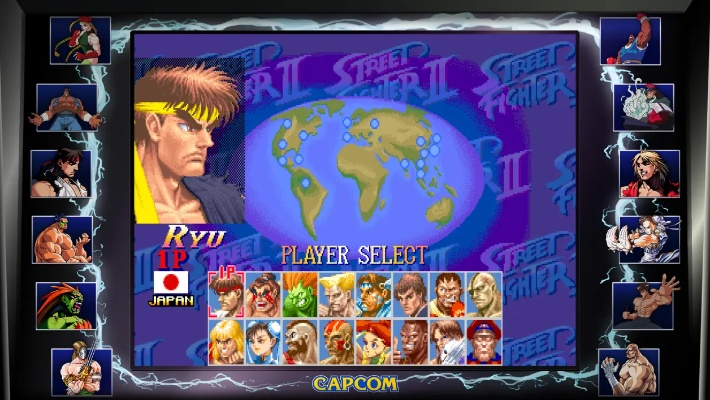Pick Dee Jay's thumbs-up portrait

[x=410, y=340]
